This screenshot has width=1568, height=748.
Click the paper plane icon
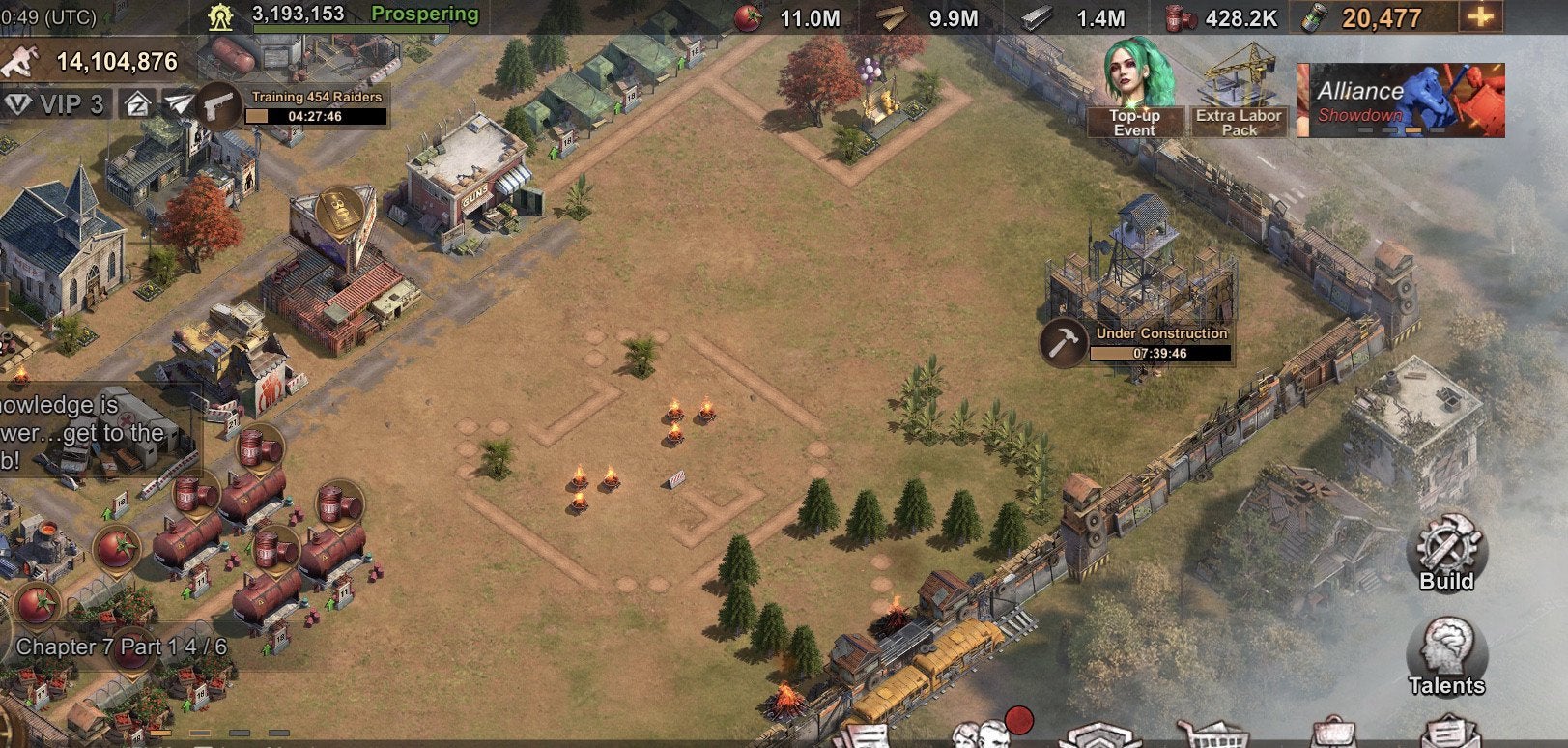point(178,104)
